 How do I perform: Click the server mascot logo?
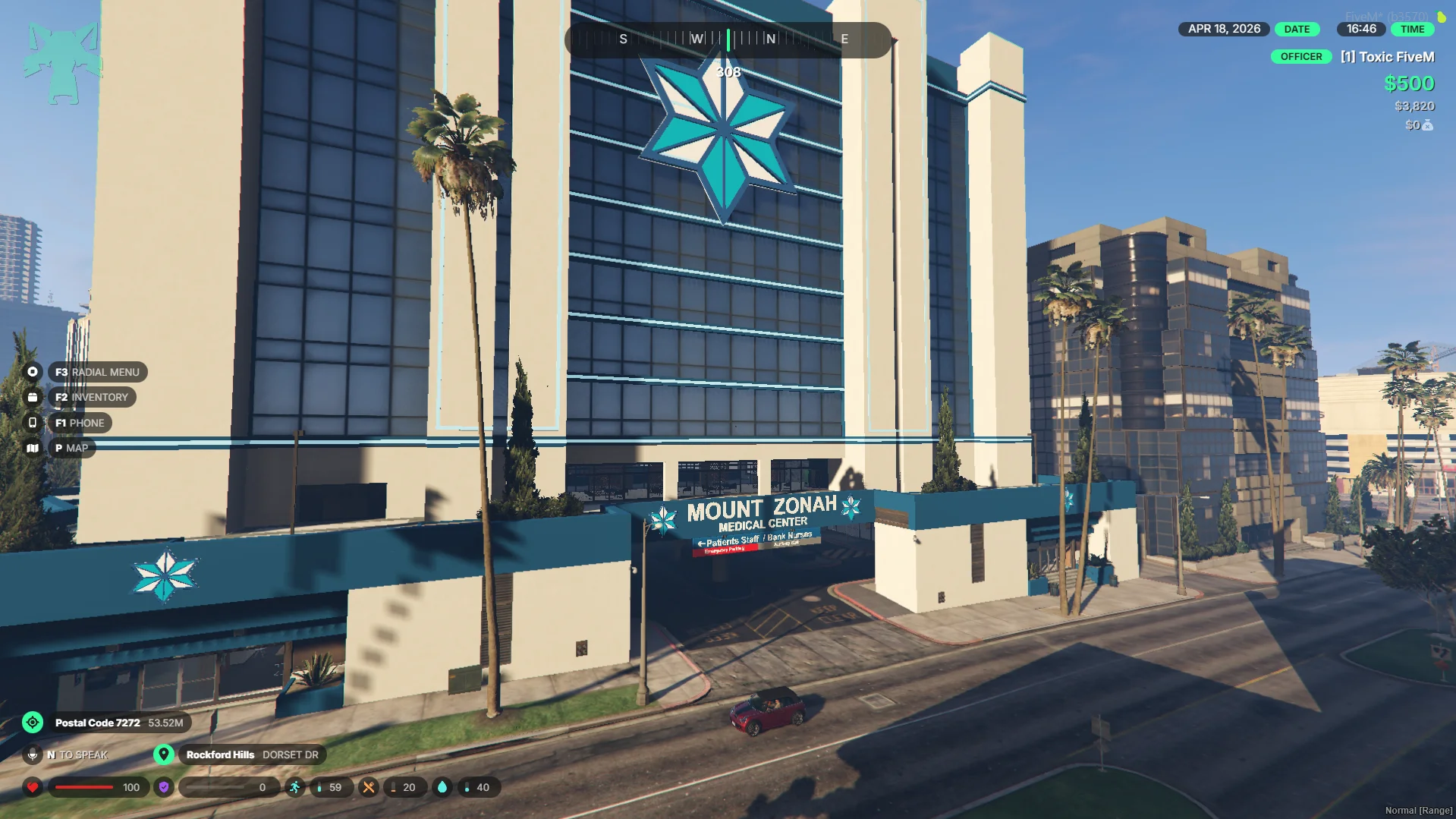tap(62, 62)
